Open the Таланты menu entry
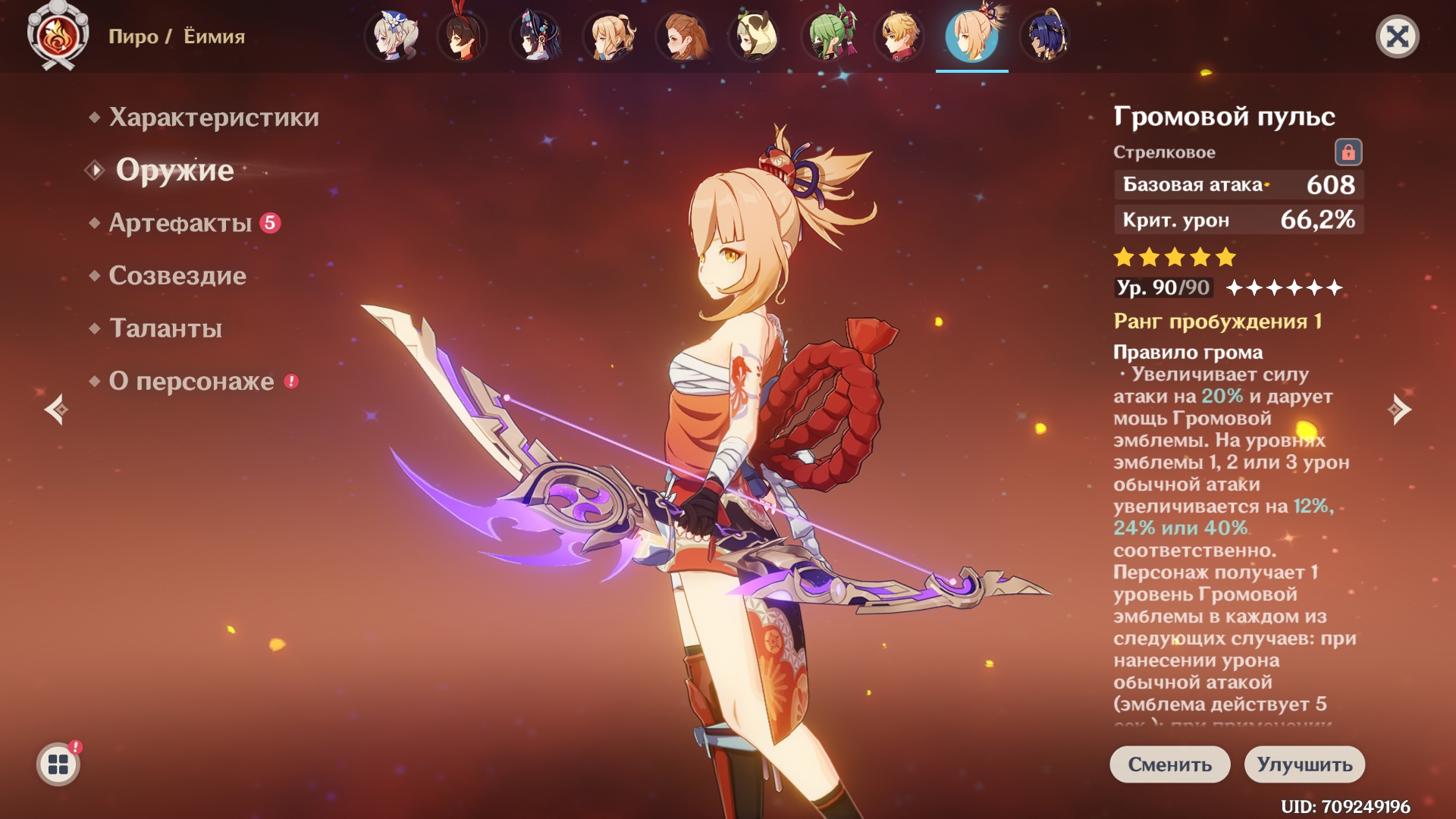 (x=165, y=329)
